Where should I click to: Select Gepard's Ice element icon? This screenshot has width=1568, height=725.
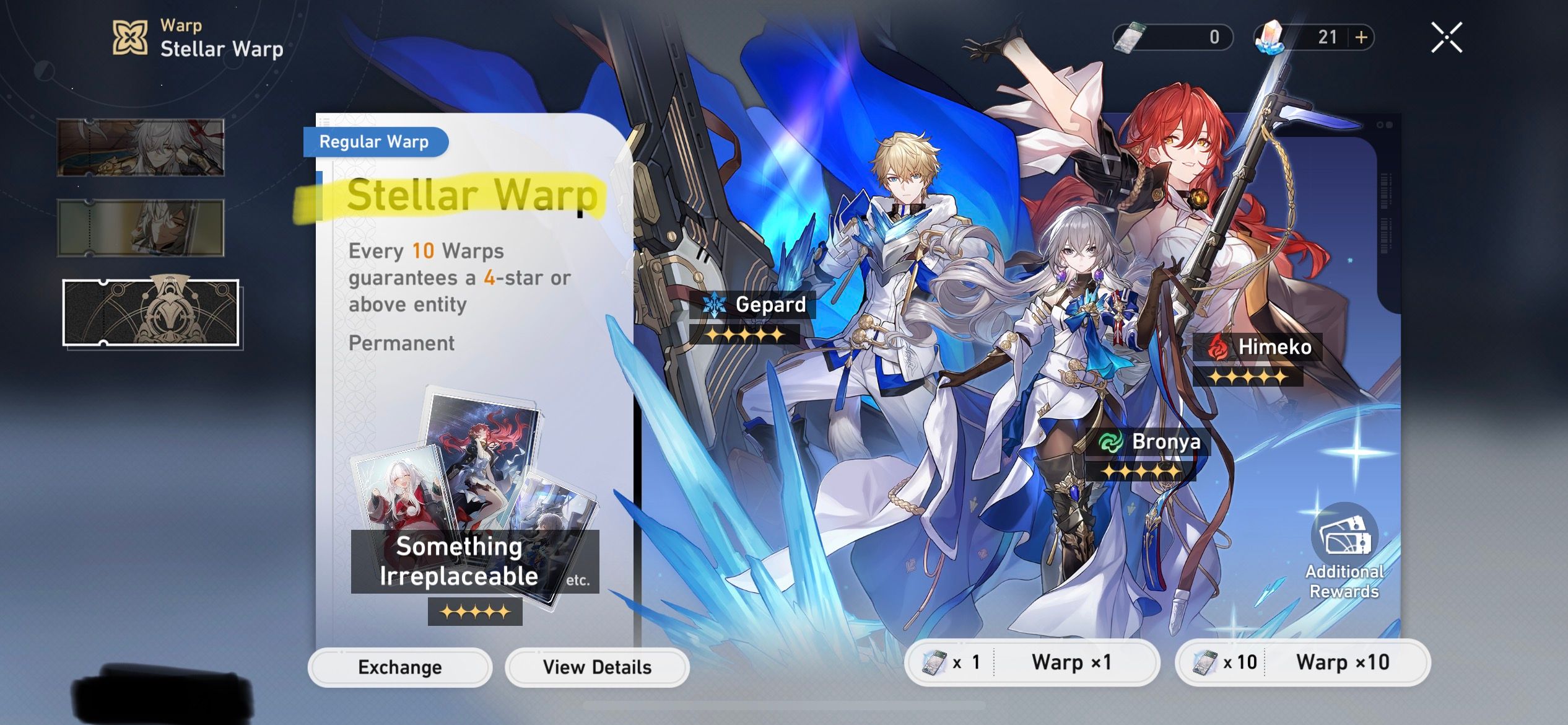(715, 305)
